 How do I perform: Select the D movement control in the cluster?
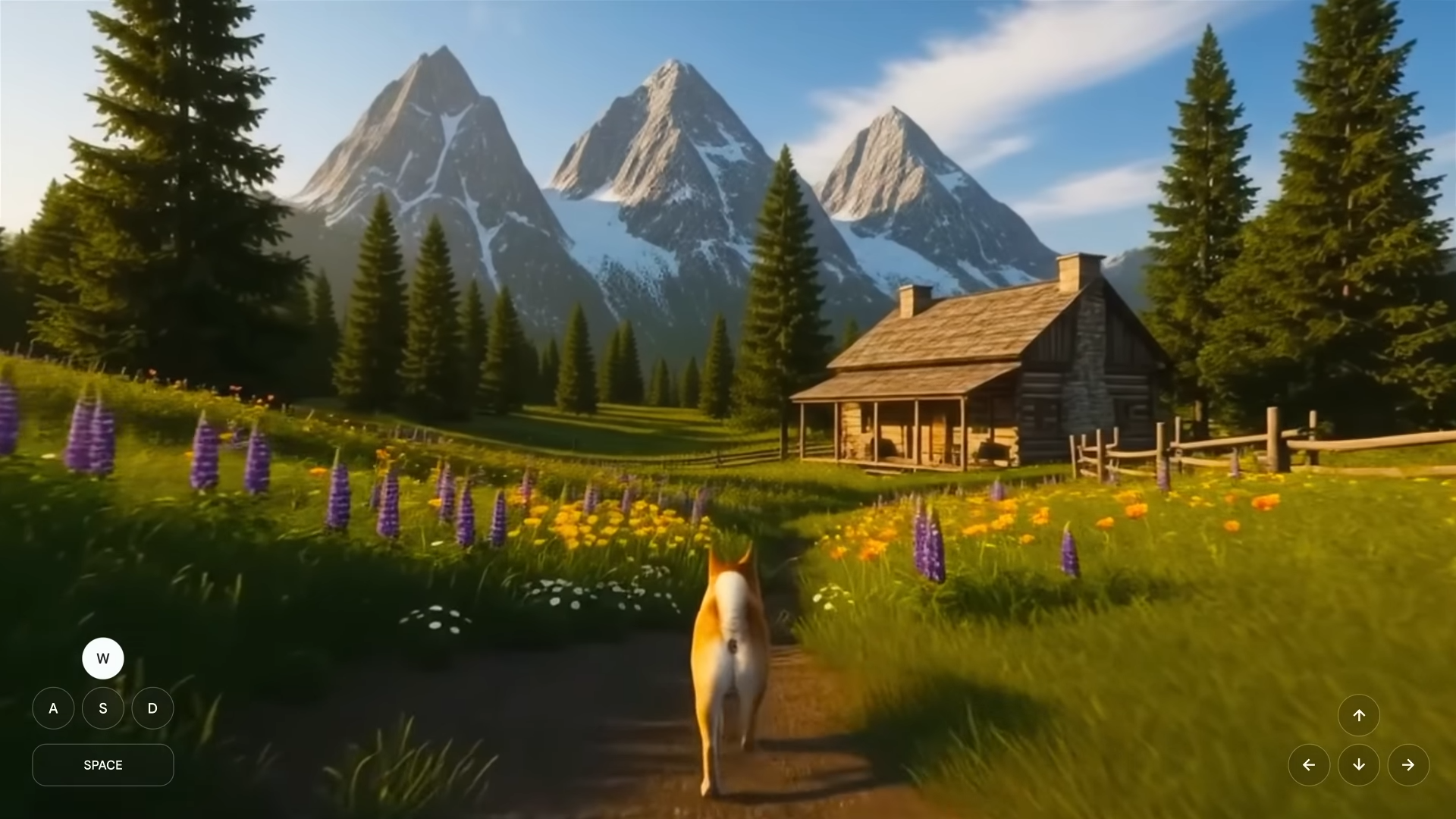tap(152, 708)
